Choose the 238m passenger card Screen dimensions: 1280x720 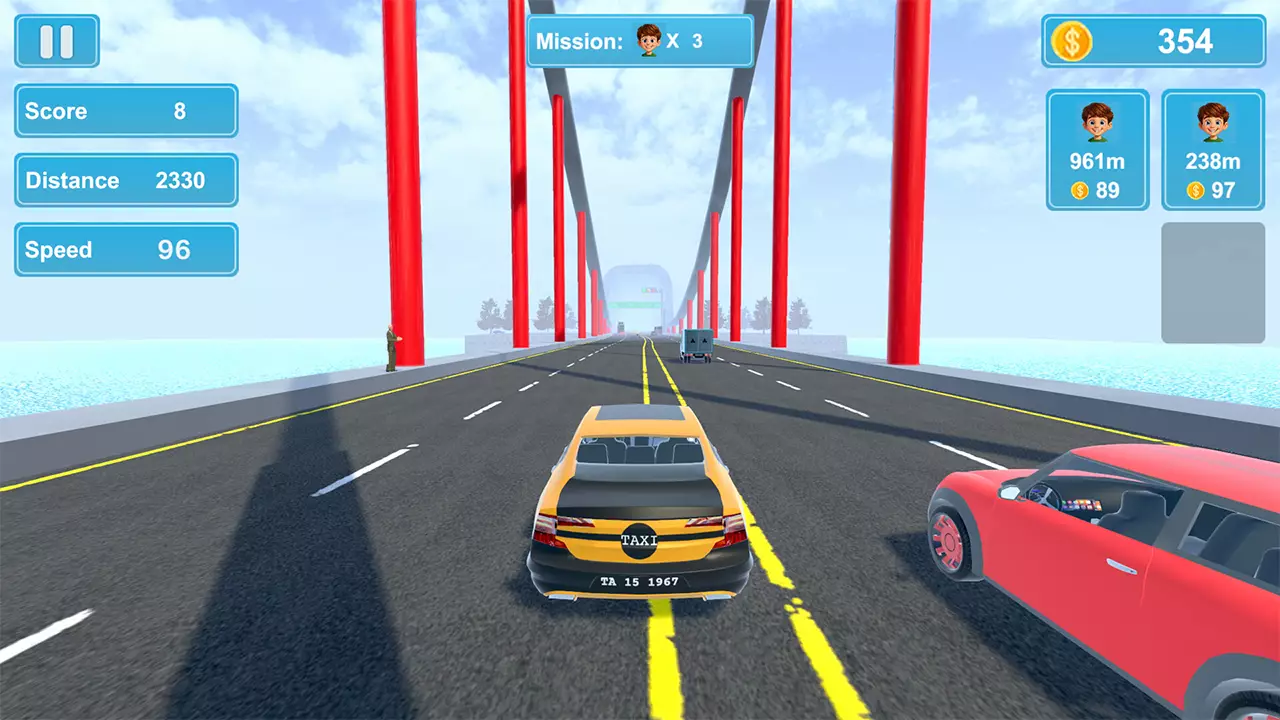click(1213, 150)
